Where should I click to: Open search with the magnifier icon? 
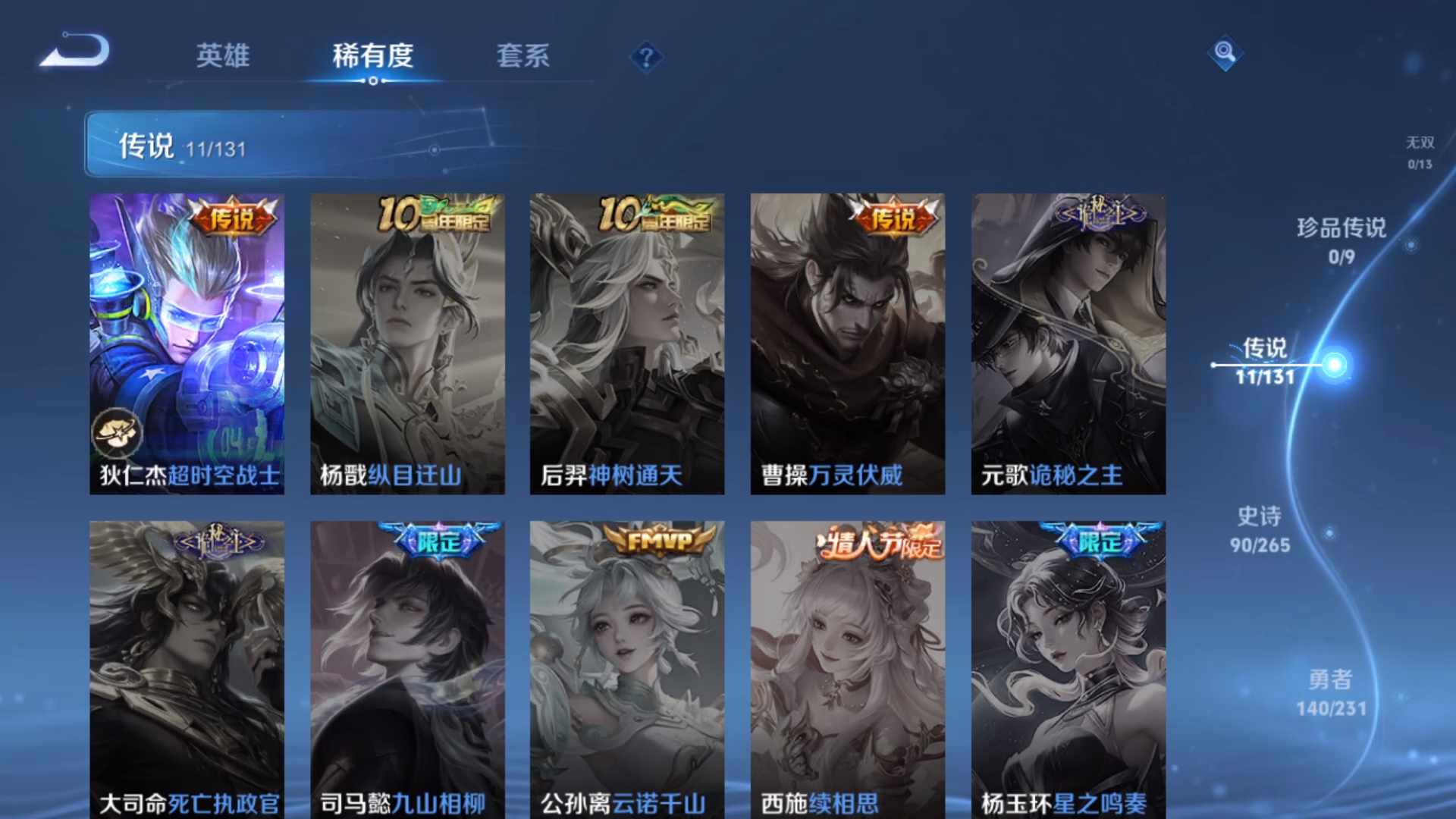(1225, 53)
